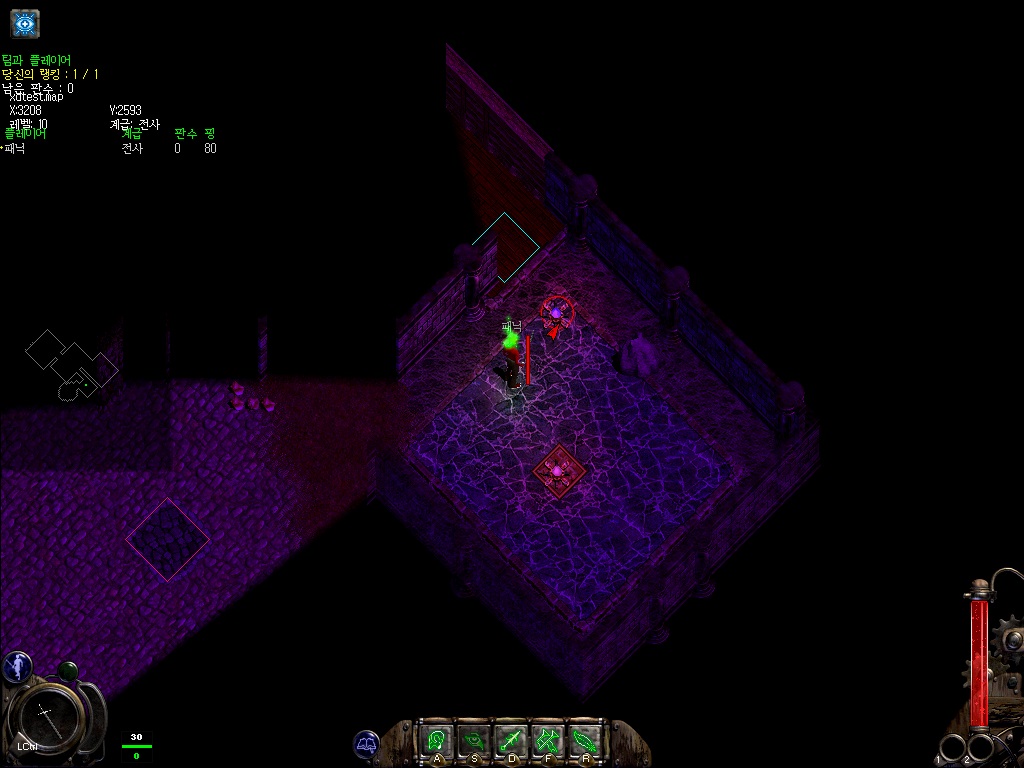This screenshot has height=768, width=1024.
Task: Use the green eye skill on S
Action: click(474, 740)
